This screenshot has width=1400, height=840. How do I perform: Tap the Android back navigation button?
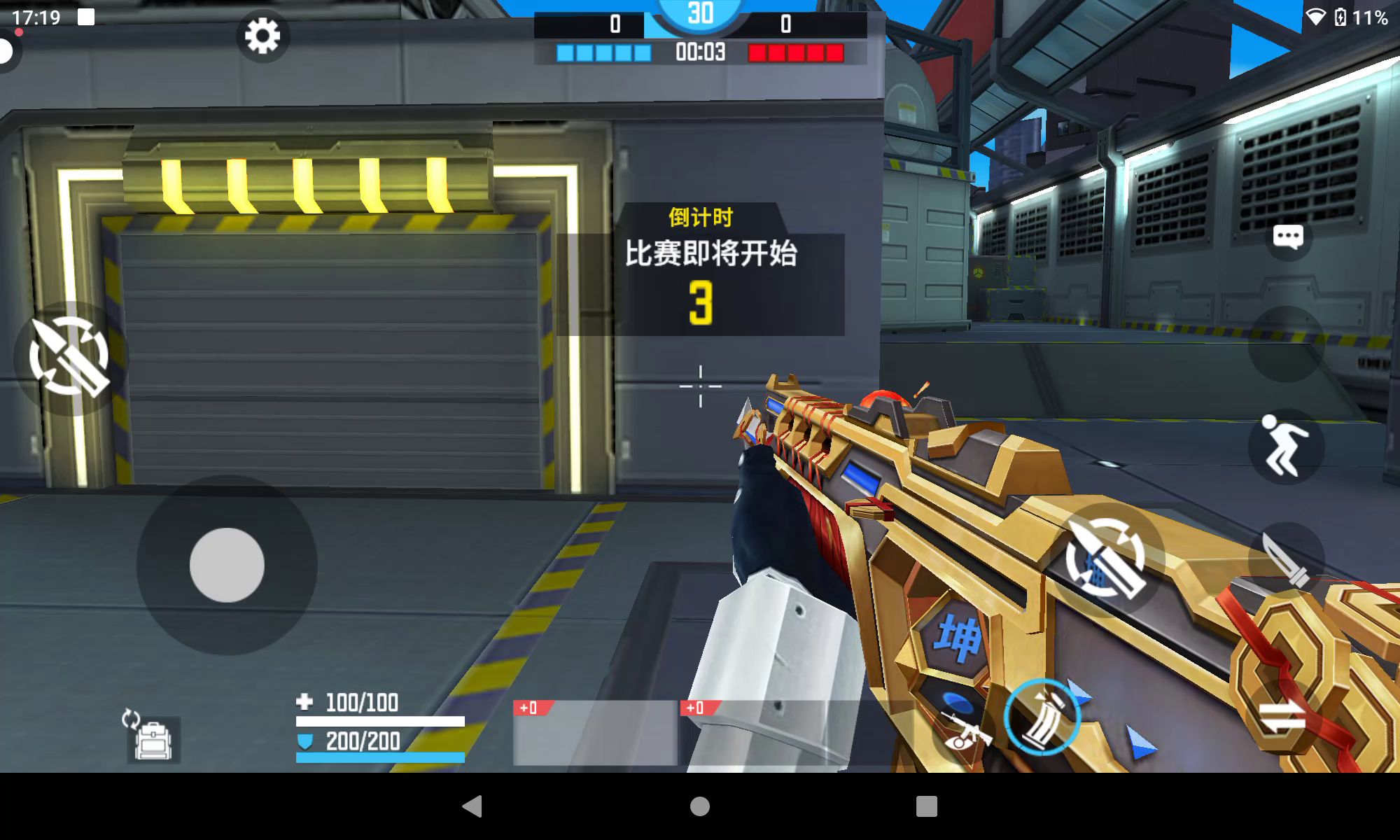tap(472, 806)
